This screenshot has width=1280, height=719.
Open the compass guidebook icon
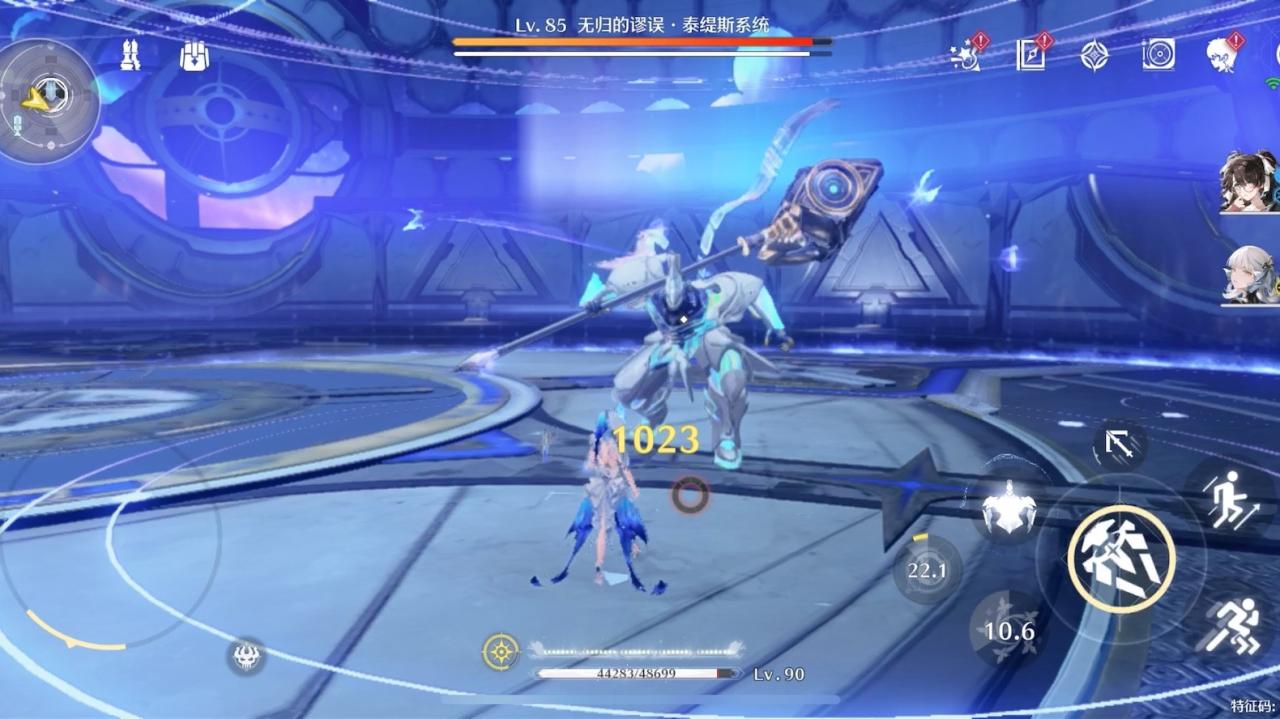point(1031,55)
